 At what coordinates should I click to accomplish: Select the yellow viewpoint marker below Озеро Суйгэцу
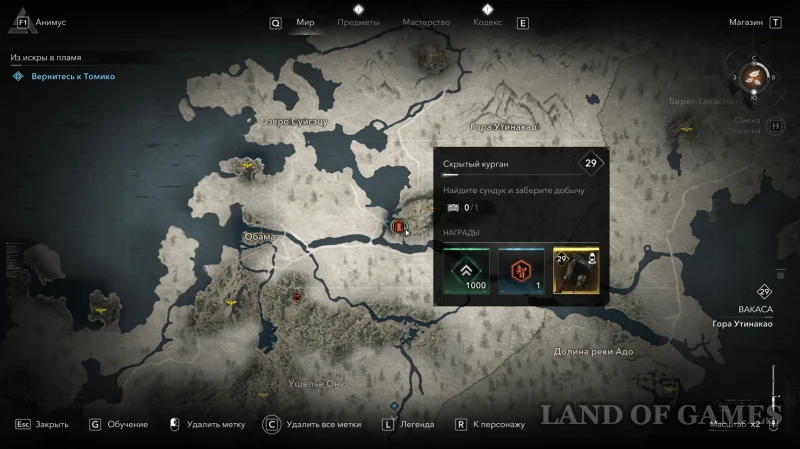click(247, 164)
